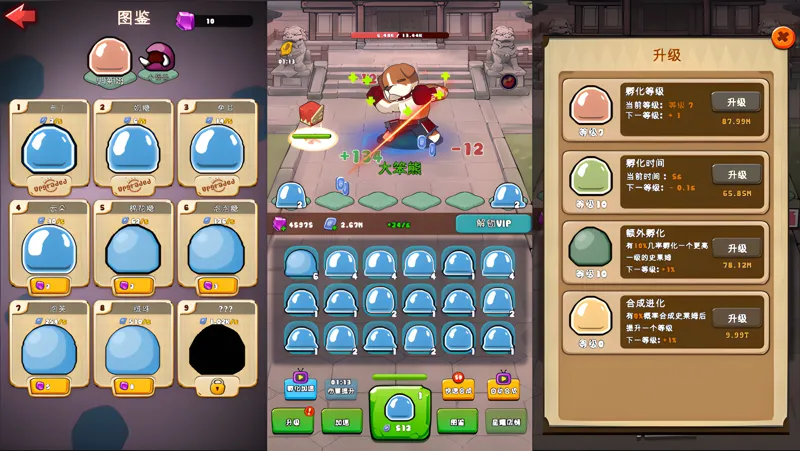This screenshot has height=451, width=800.
Task: Upgrade 孵化时间 hatch time
Action: 736,175
